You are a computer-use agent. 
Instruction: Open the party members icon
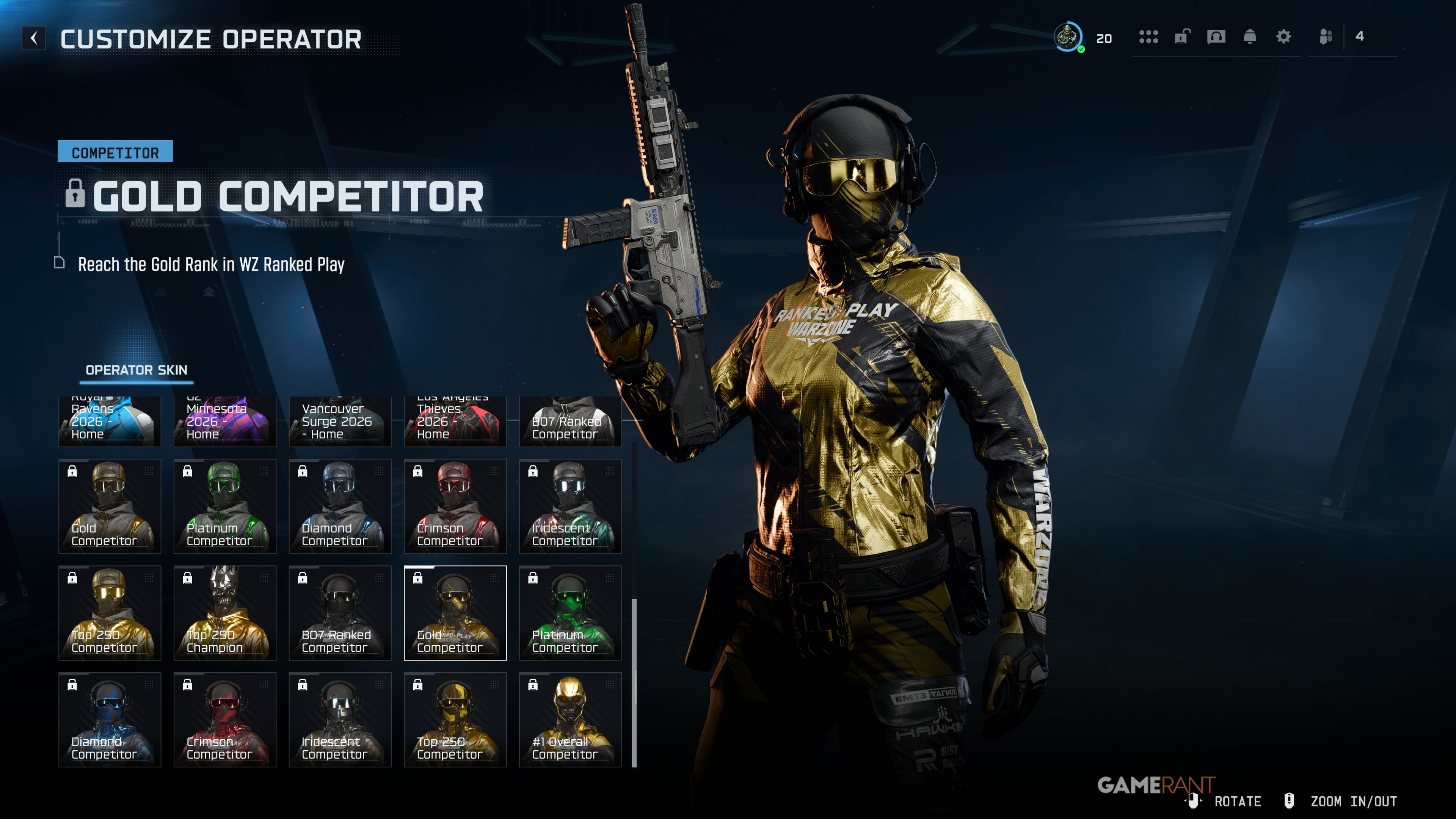tap(1326, 37)
